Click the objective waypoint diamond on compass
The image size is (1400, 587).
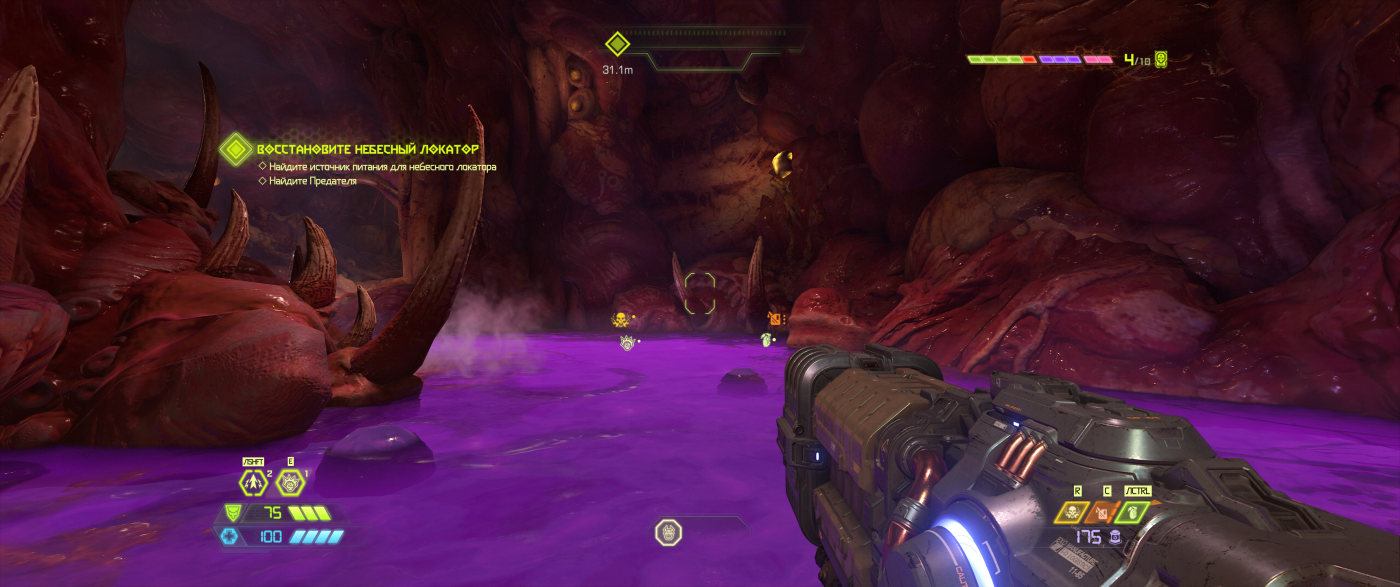617,44
